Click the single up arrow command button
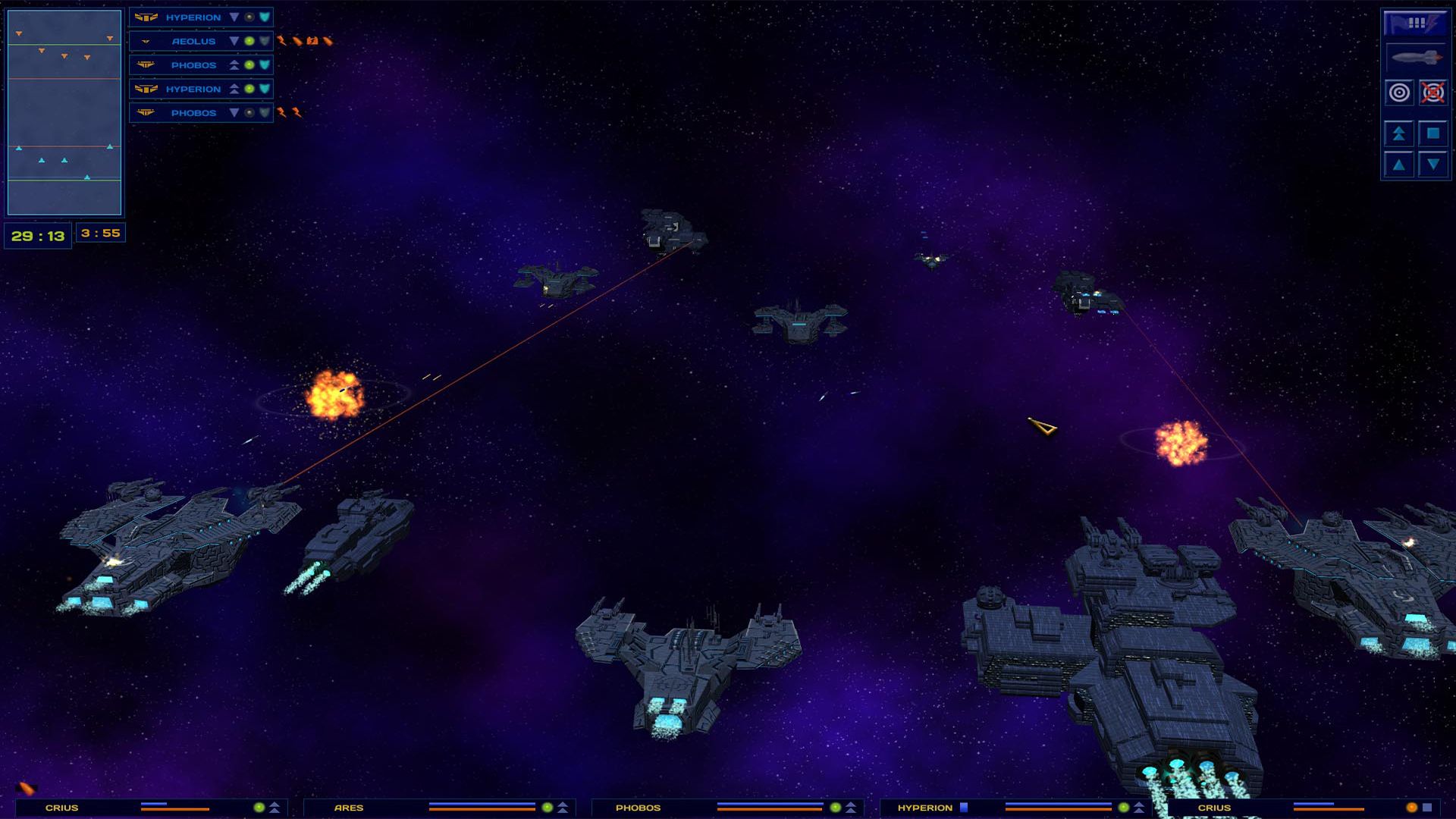Viewport: 1456px width, 819px height. tap(1399, 165)
